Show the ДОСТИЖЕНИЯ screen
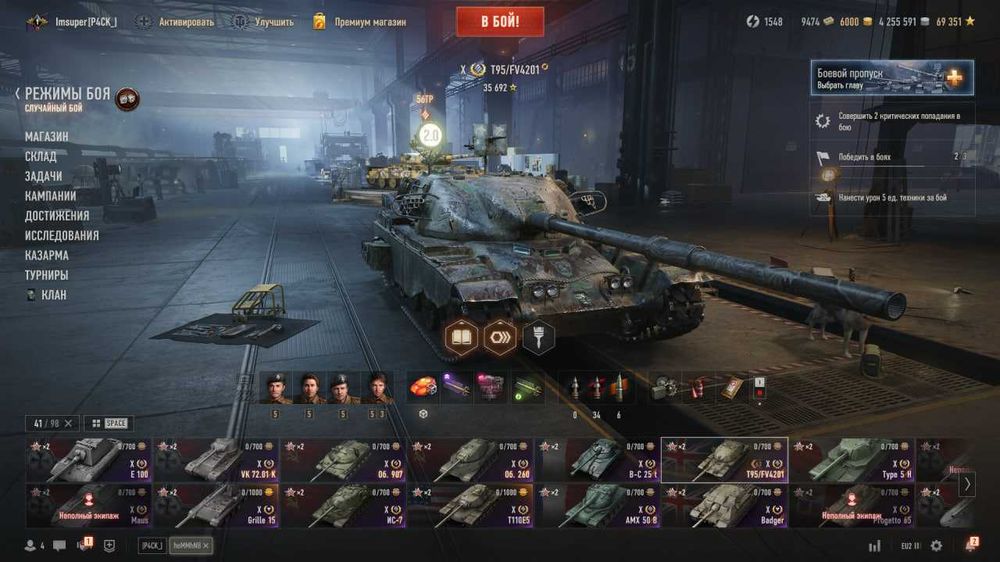Screen dimensions: 1000x562 57,216
